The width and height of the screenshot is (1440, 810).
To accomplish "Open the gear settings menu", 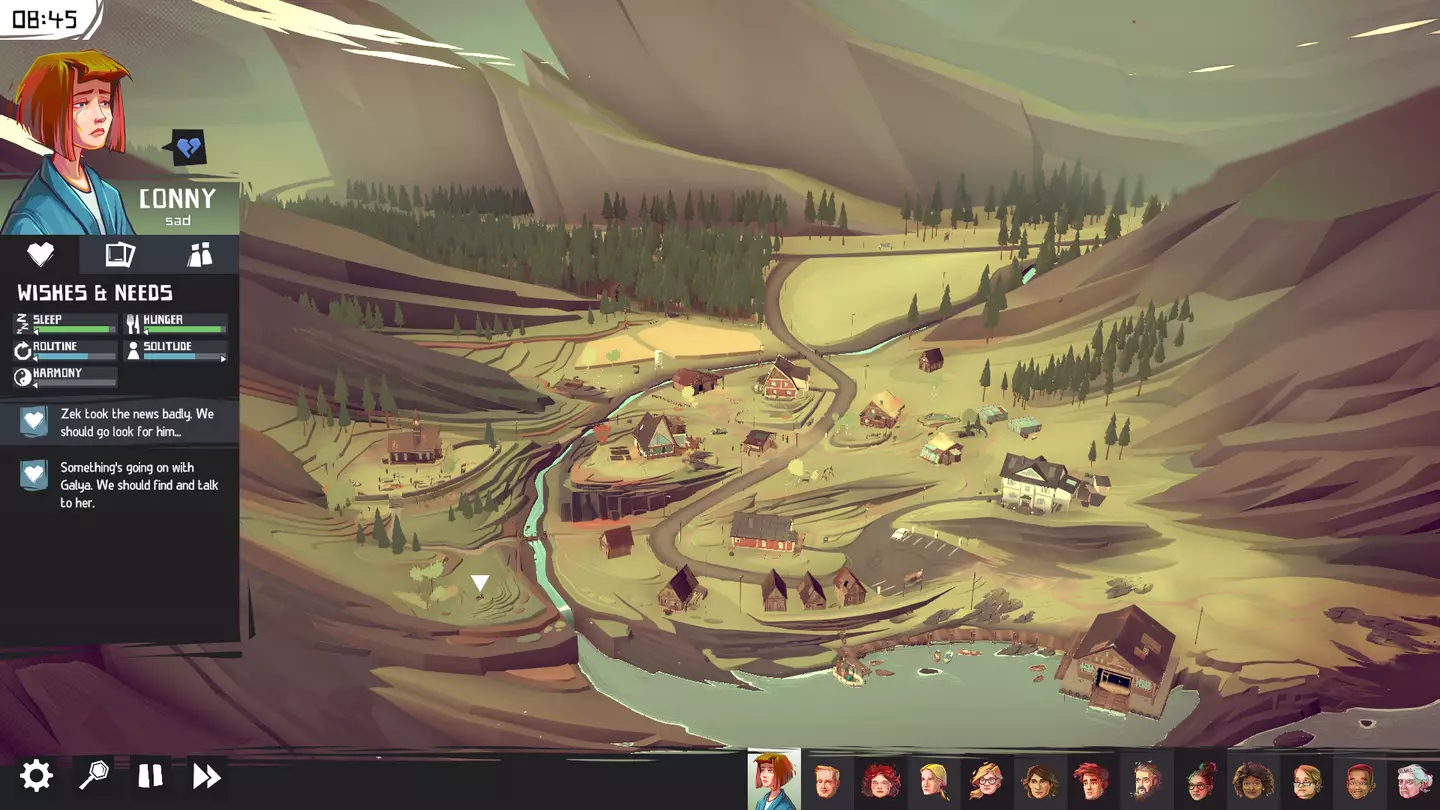I will coord(36,776).
